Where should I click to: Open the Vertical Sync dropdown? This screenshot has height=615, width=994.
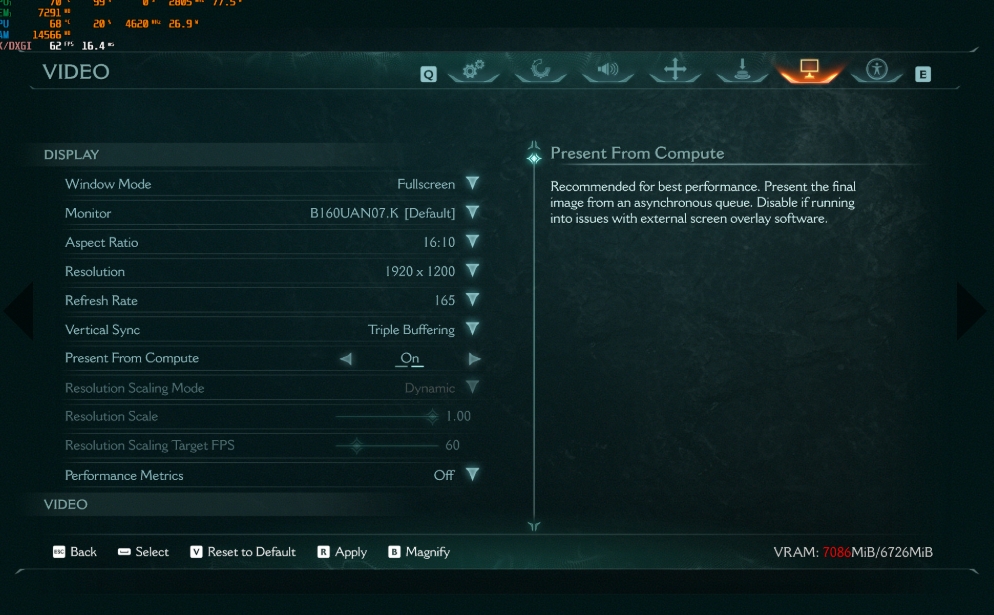pos(472,329)
